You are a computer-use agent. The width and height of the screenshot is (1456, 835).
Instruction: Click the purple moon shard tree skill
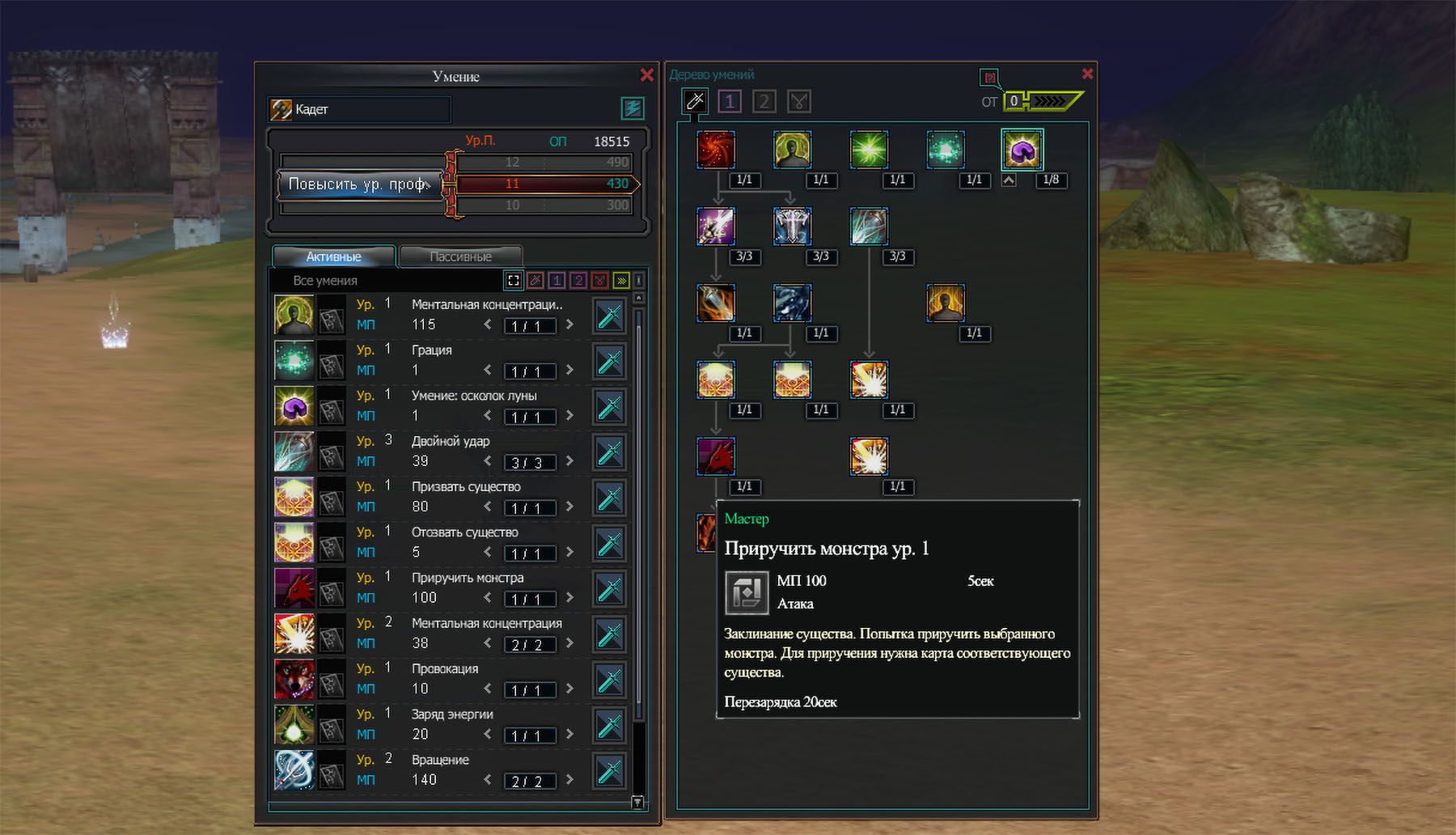coord(1022,150)
